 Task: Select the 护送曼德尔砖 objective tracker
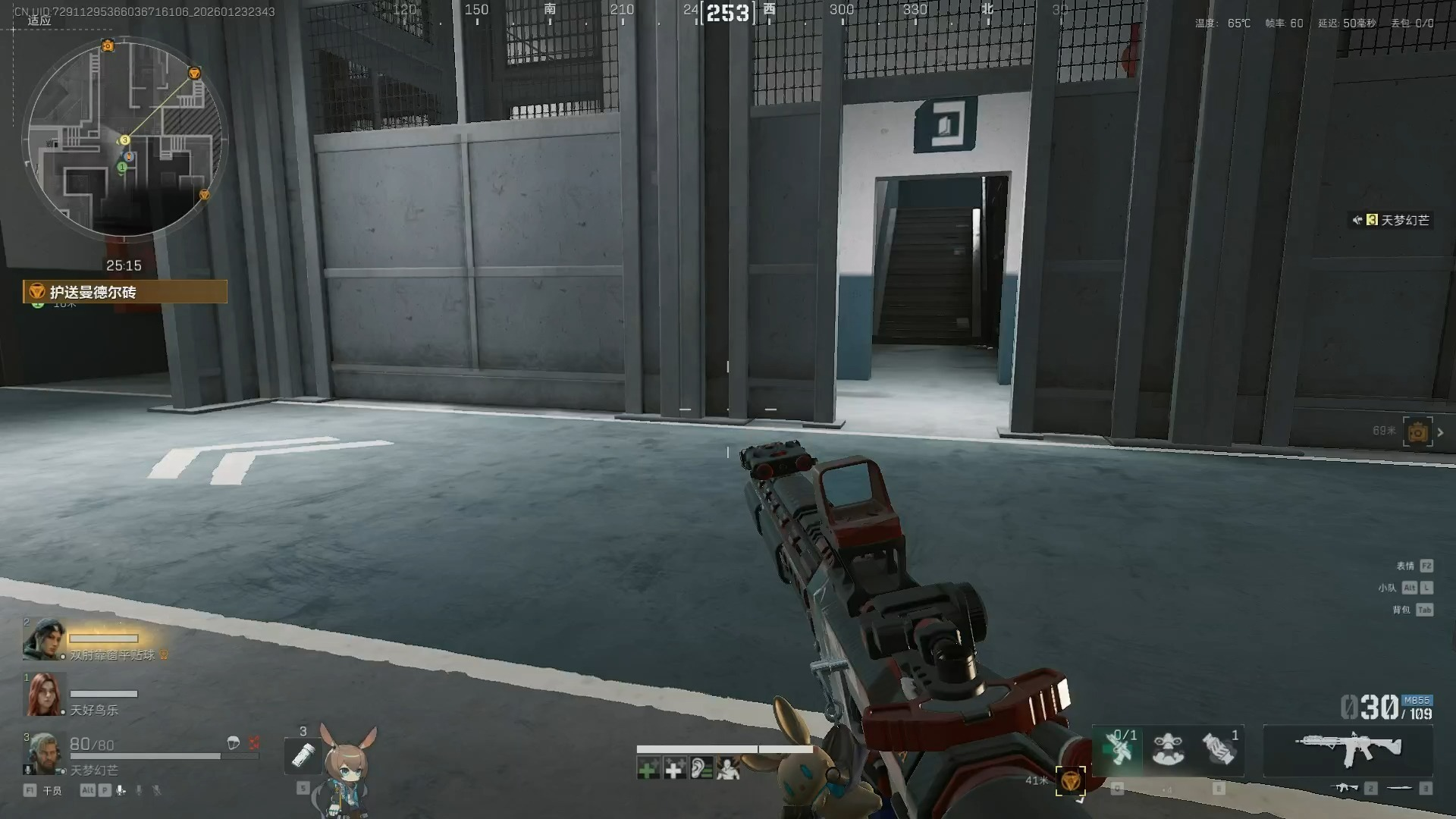click(x=125, y=292)
